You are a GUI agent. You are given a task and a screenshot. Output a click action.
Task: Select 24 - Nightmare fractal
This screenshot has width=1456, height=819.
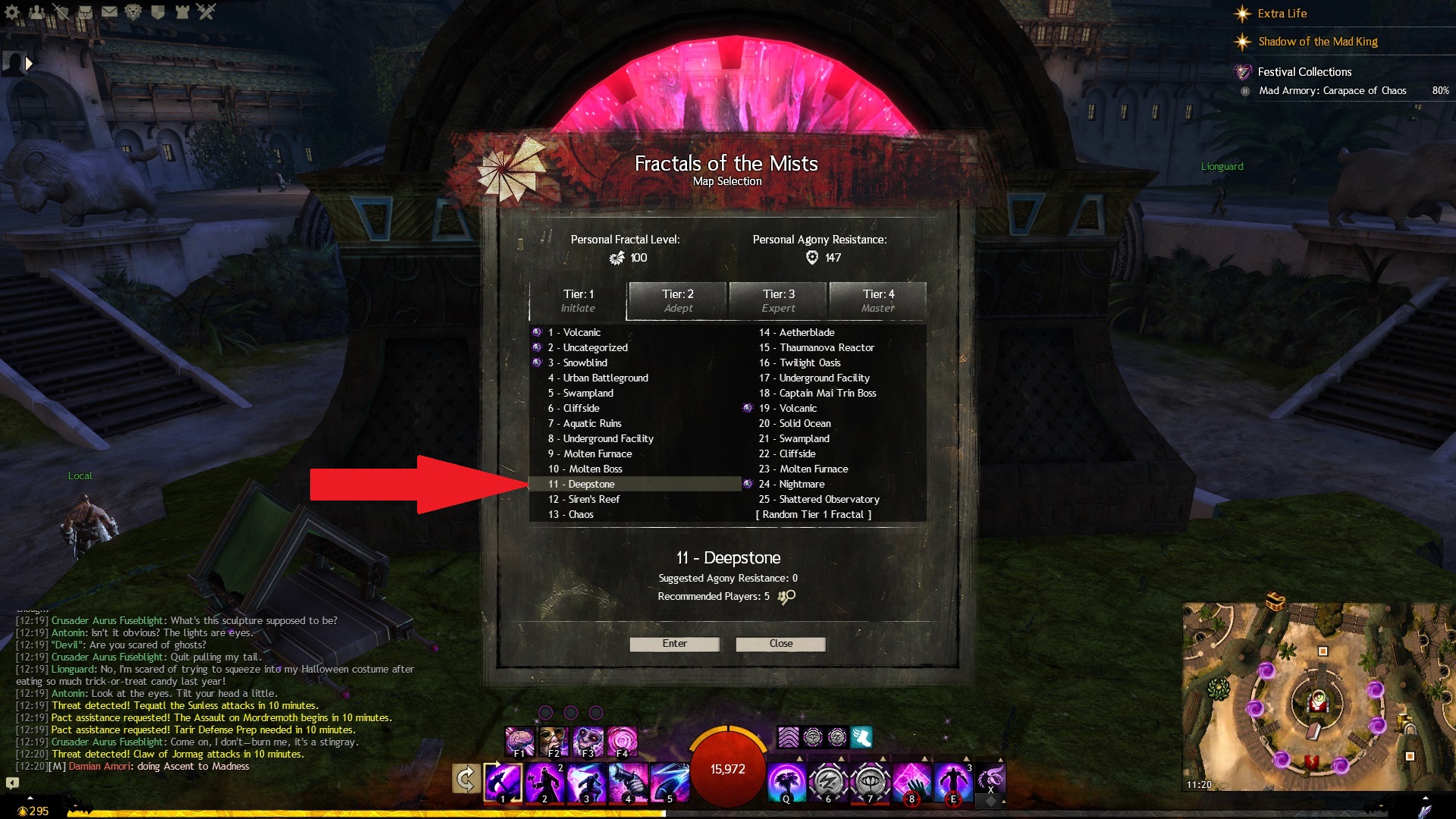802,484
